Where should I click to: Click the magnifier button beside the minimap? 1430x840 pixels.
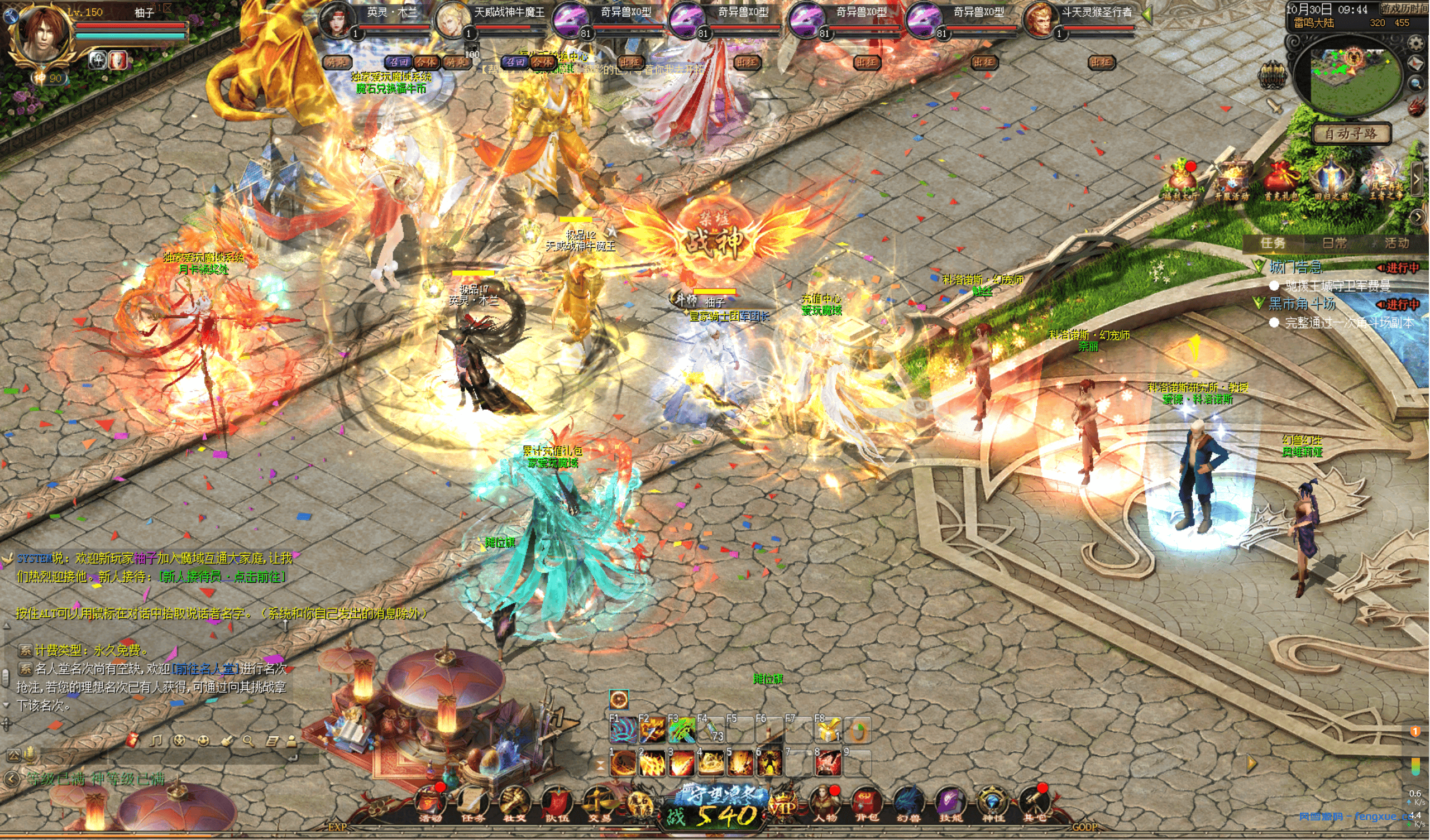pos(1417,84)
